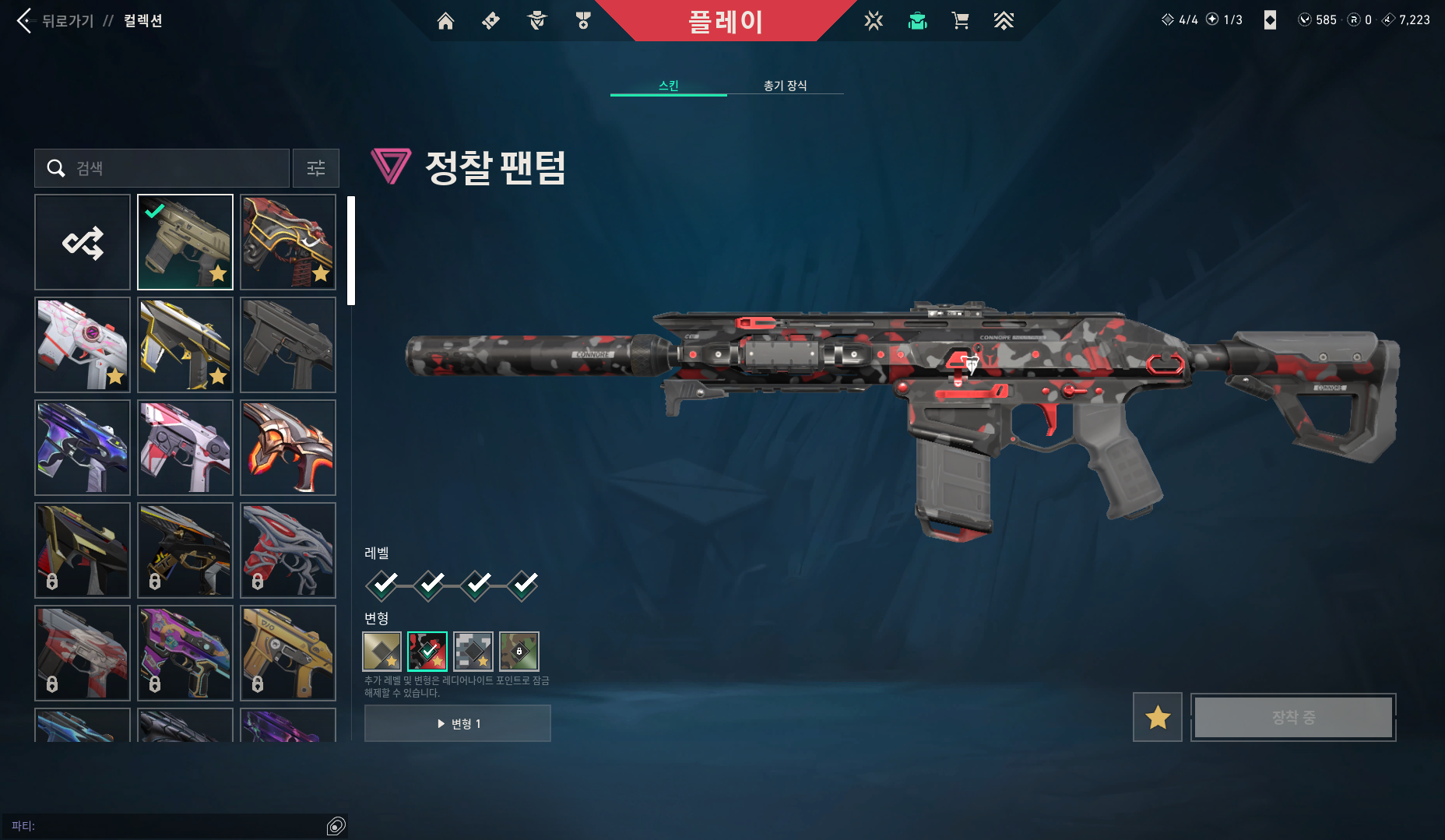Open the search filter options
Image resolution: width=1445 pixels, height=840 pixels.
315,168
